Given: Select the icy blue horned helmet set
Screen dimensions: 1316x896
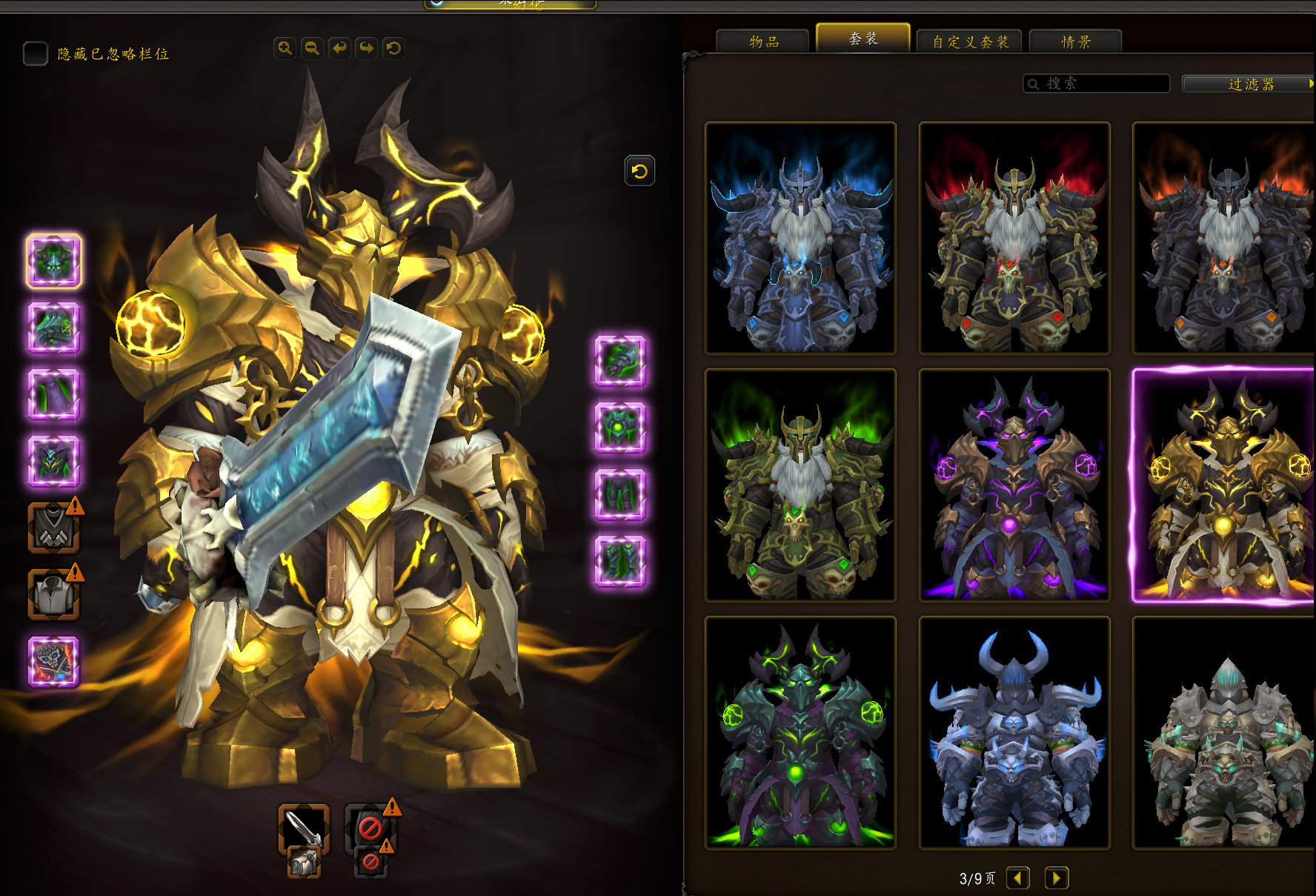Looking at the screenshot, I should click(1014, 732).
